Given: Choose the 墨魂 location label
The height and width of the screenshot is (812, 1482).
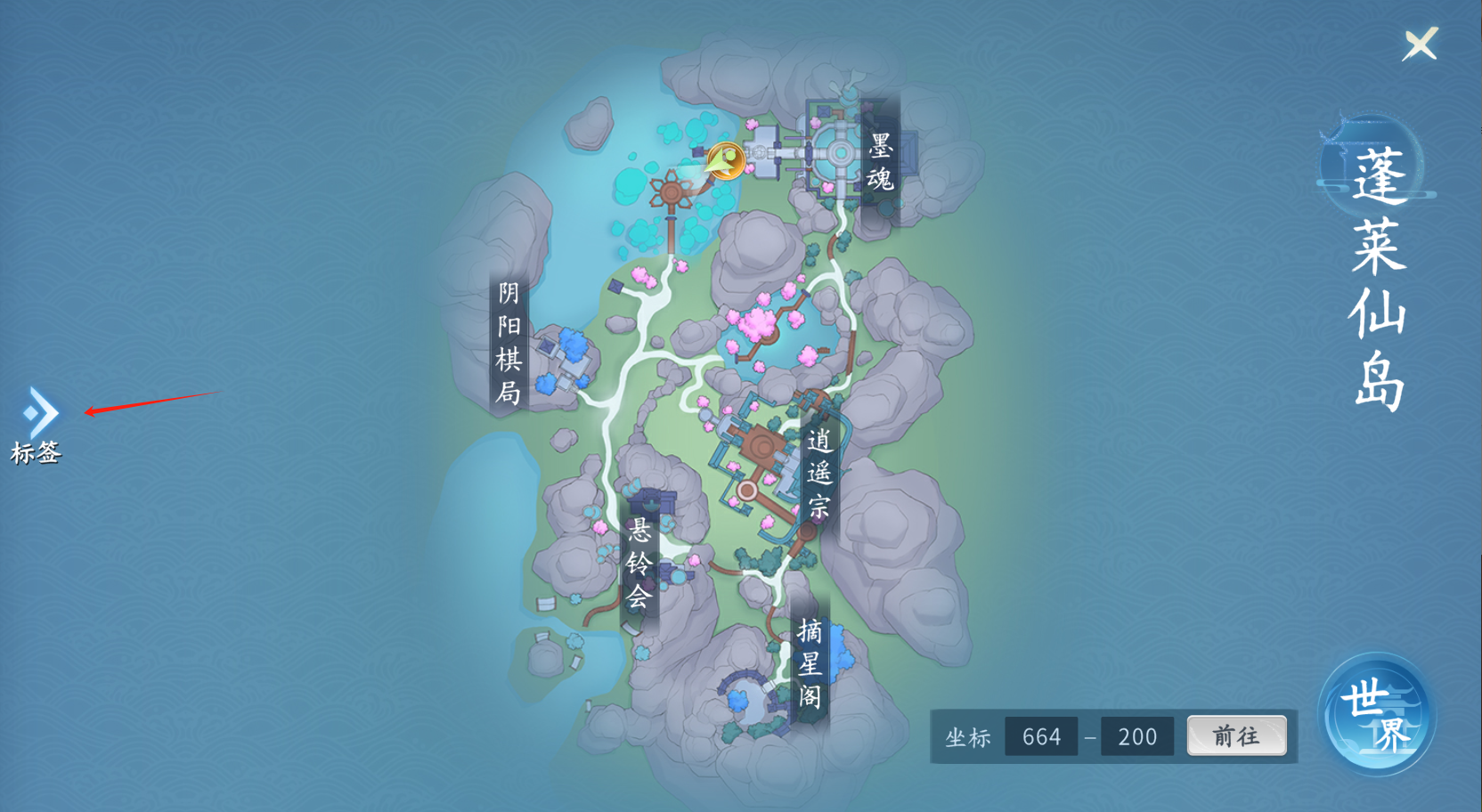Looking at the screenshot, I should point(880,162).
